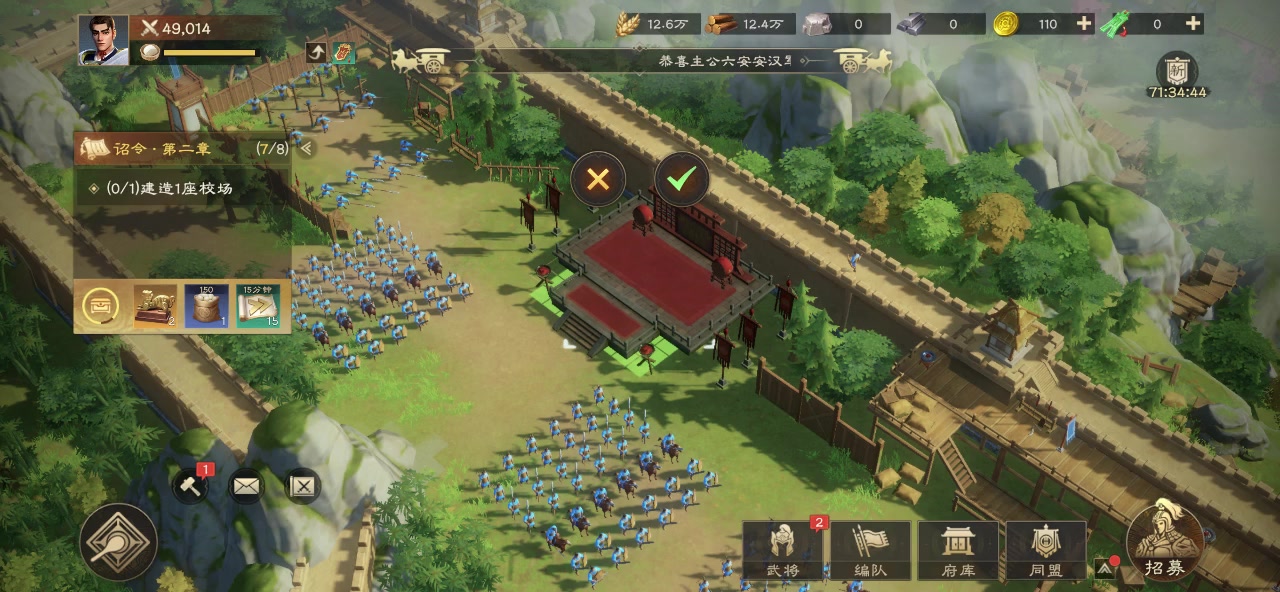1280x592 pixels.
Task: Open the mail envelope icon
Action: coord(246,486)
